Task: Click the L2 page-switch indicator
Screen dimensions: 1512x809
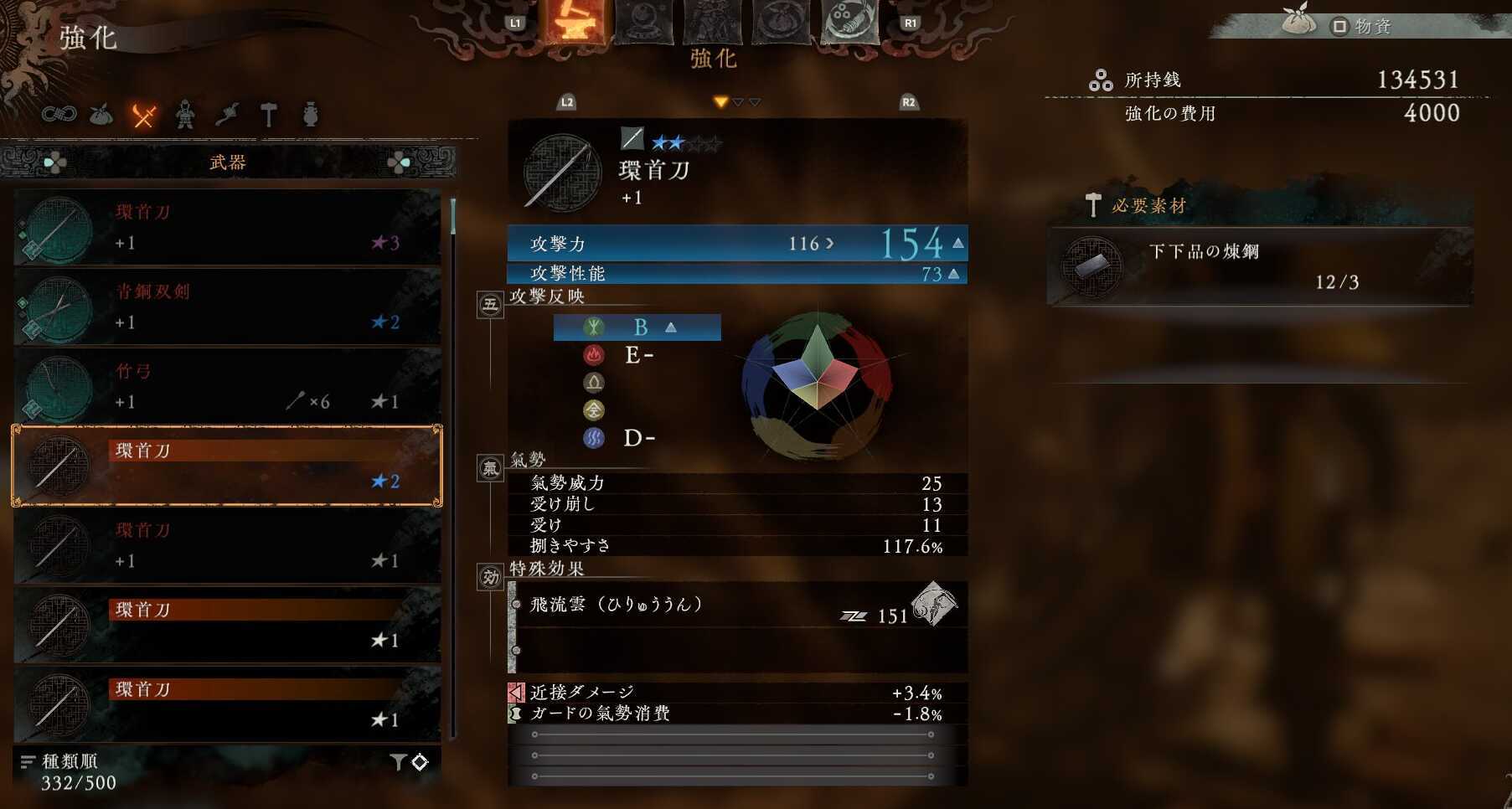Action: point(566,101)
